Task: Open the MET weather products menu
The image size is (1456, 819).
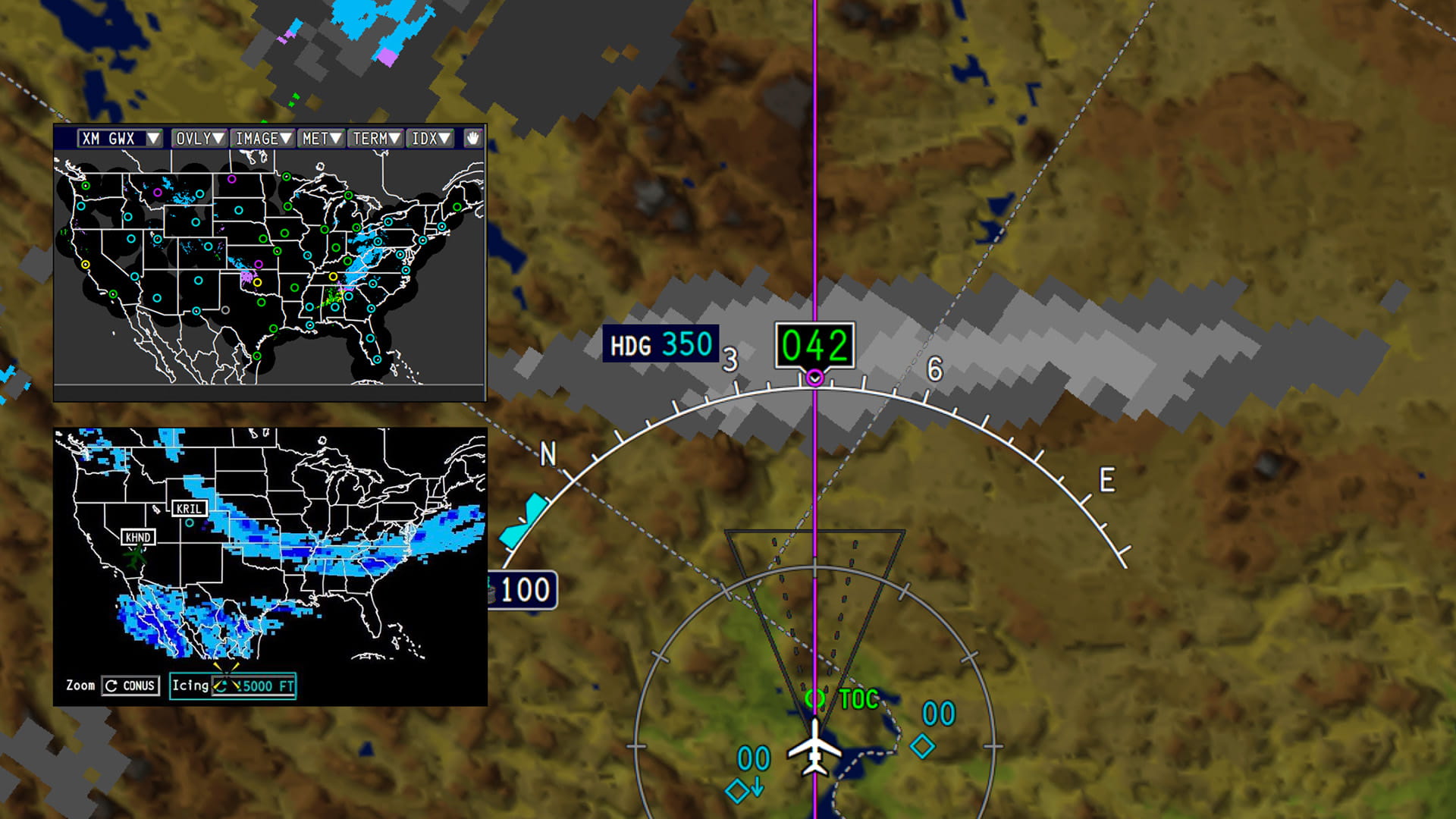Action: pyautogui.click(x=322, y=138)
